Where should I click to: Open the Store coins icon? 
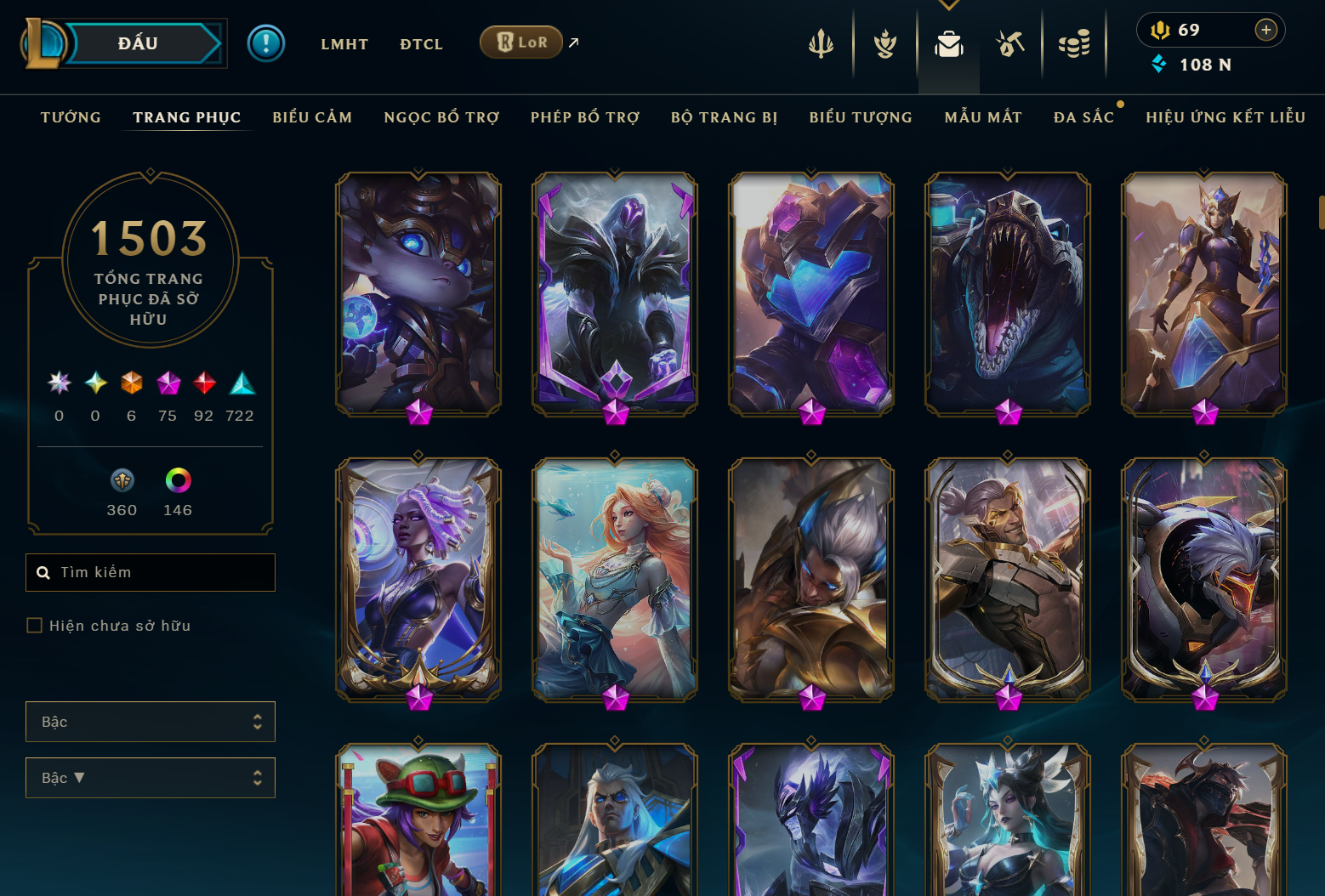[x=1074, y=44]
